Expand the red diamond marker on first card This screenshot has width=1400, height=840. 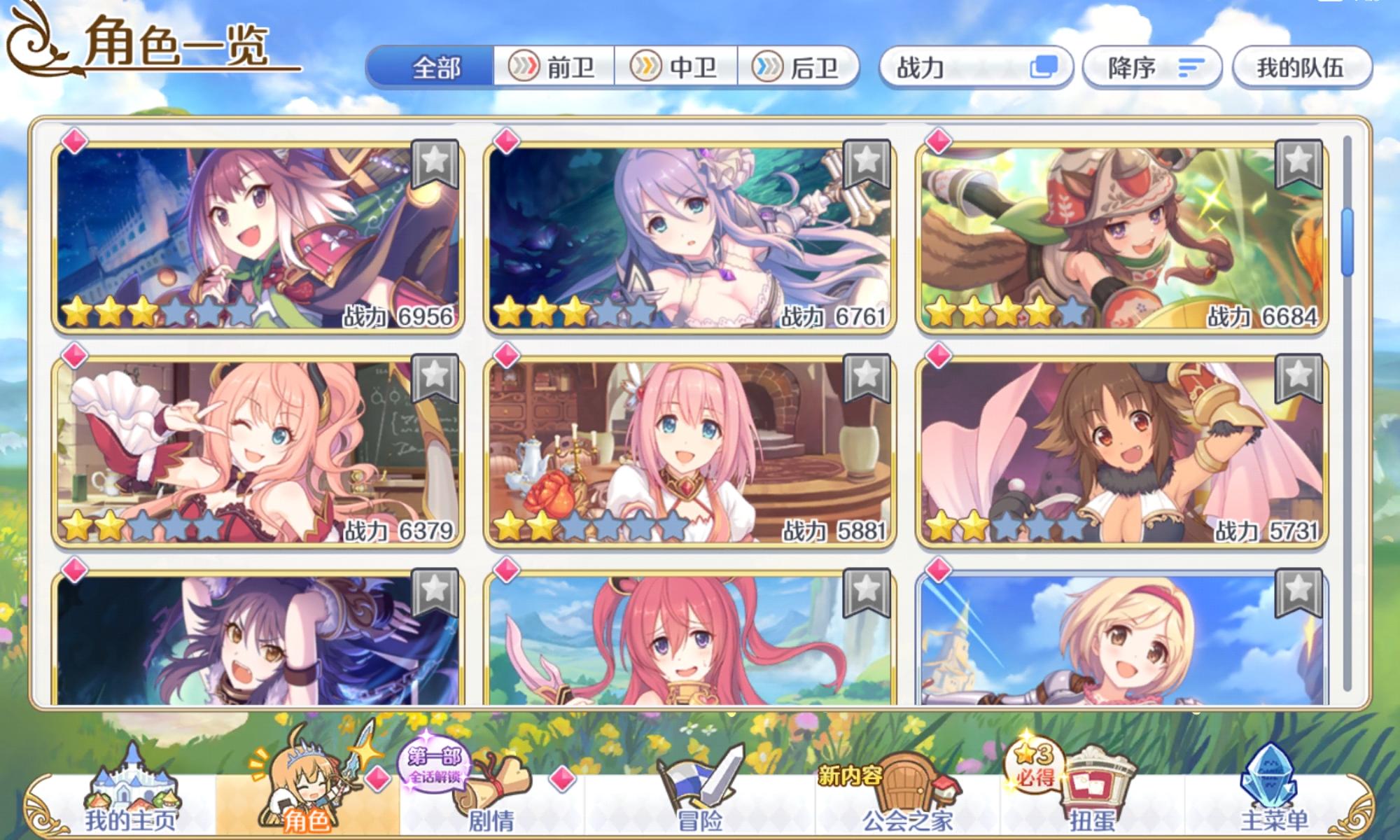[75, 140]
